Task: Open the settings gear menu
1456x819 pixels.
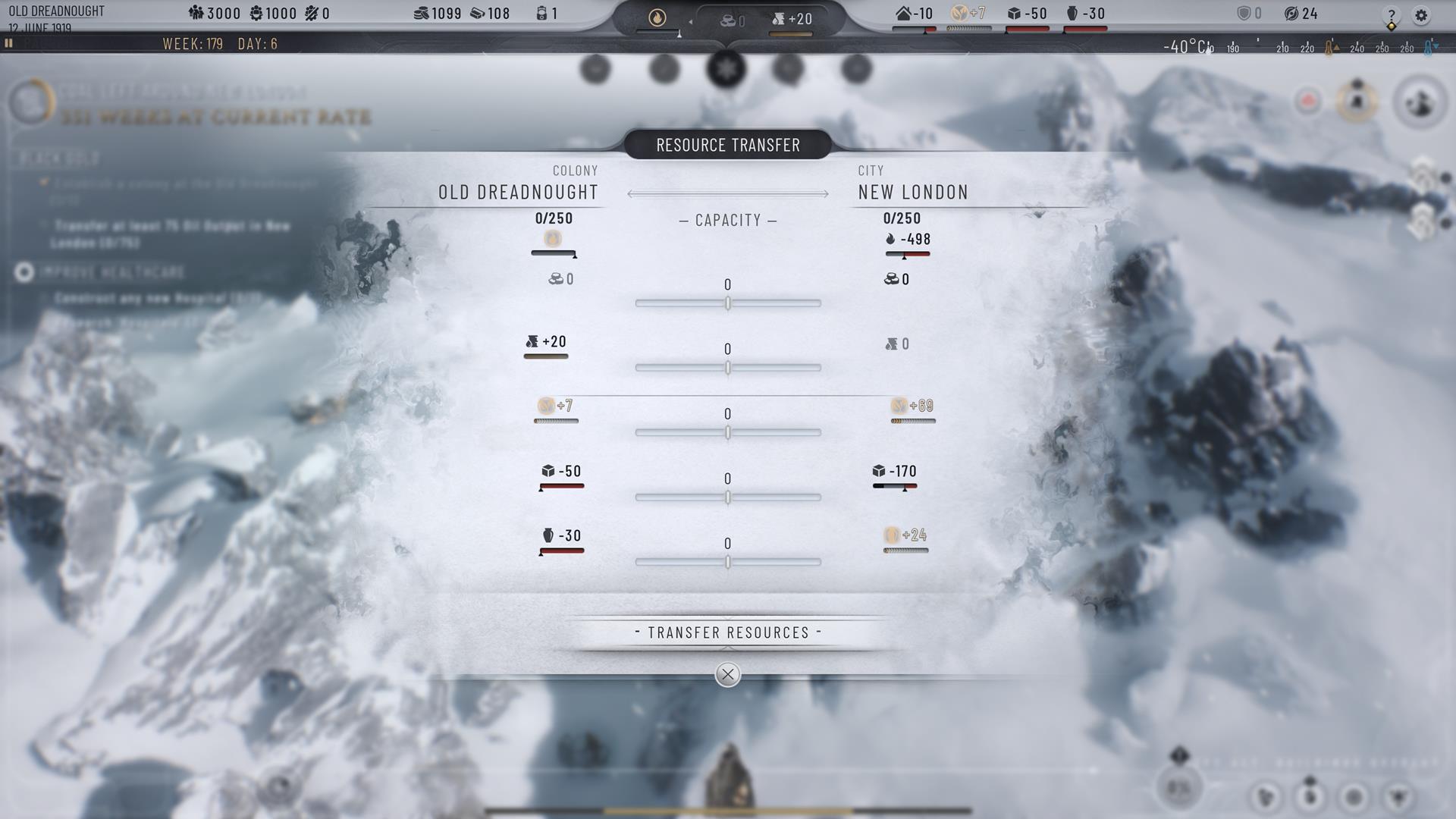Action: [x=1421, y=15]
